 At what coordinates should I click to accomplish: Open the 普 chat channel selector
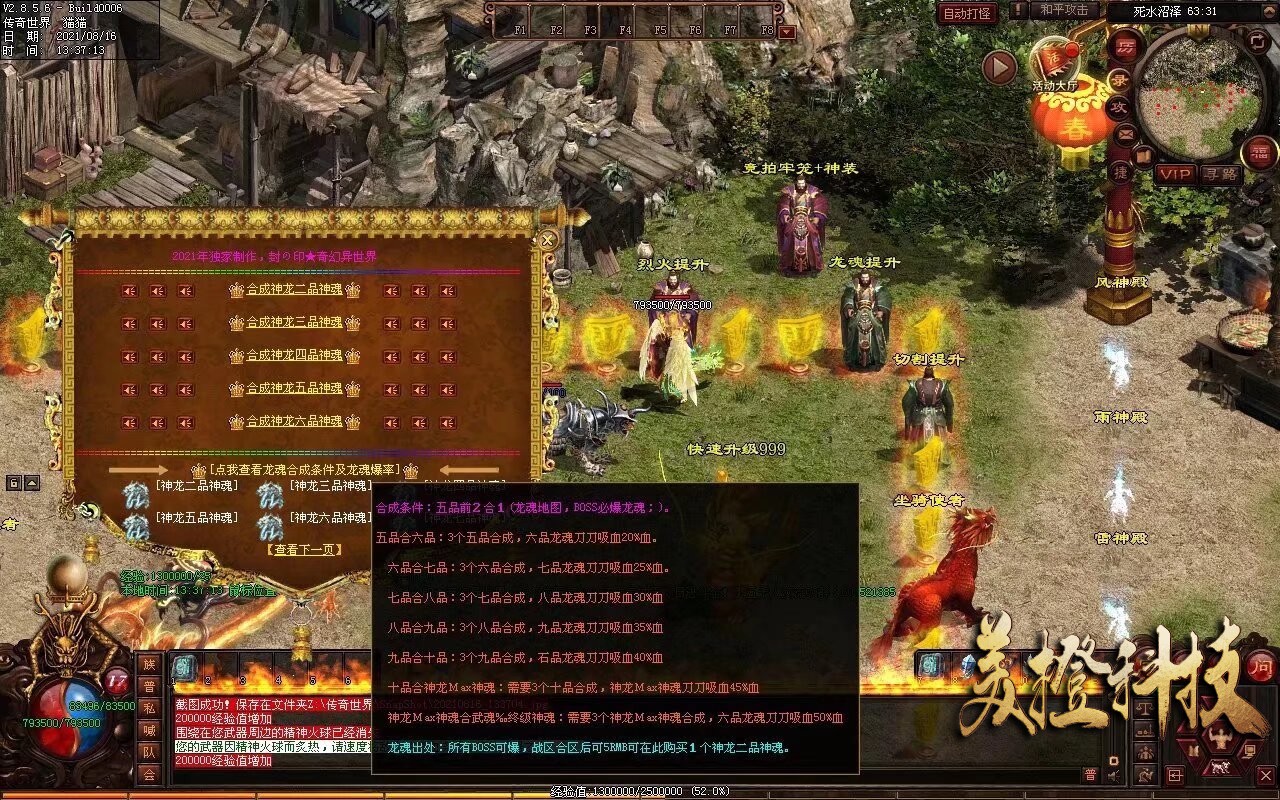1090,774
